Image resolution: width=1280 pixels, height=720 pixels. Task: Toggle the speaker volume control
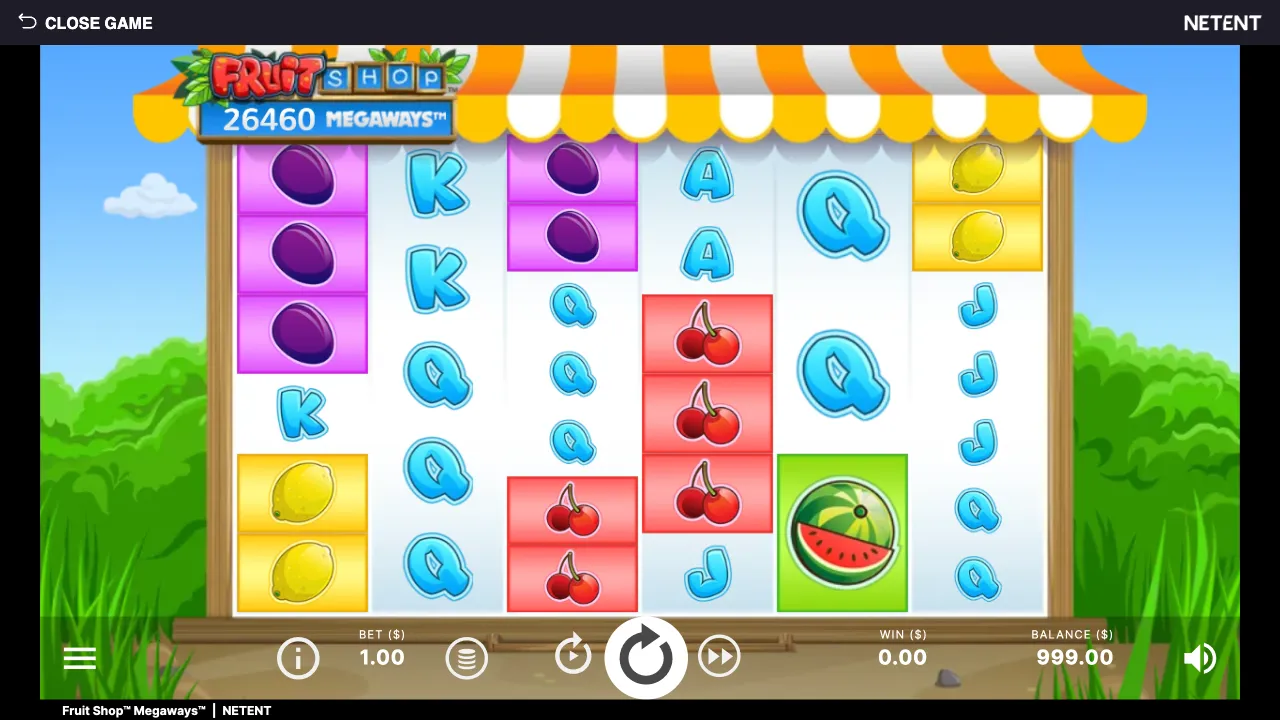click(1201, 657)
